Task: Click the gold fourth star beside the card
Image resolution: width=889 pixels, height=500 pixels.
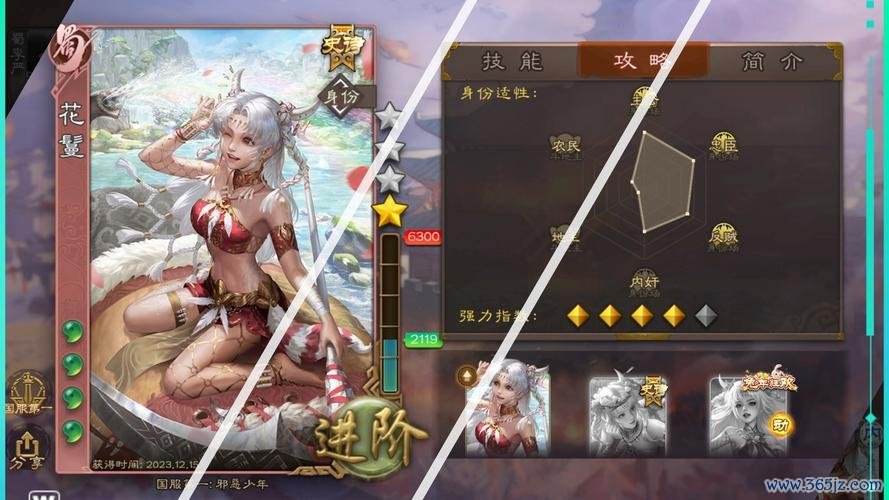Action: 390,211
